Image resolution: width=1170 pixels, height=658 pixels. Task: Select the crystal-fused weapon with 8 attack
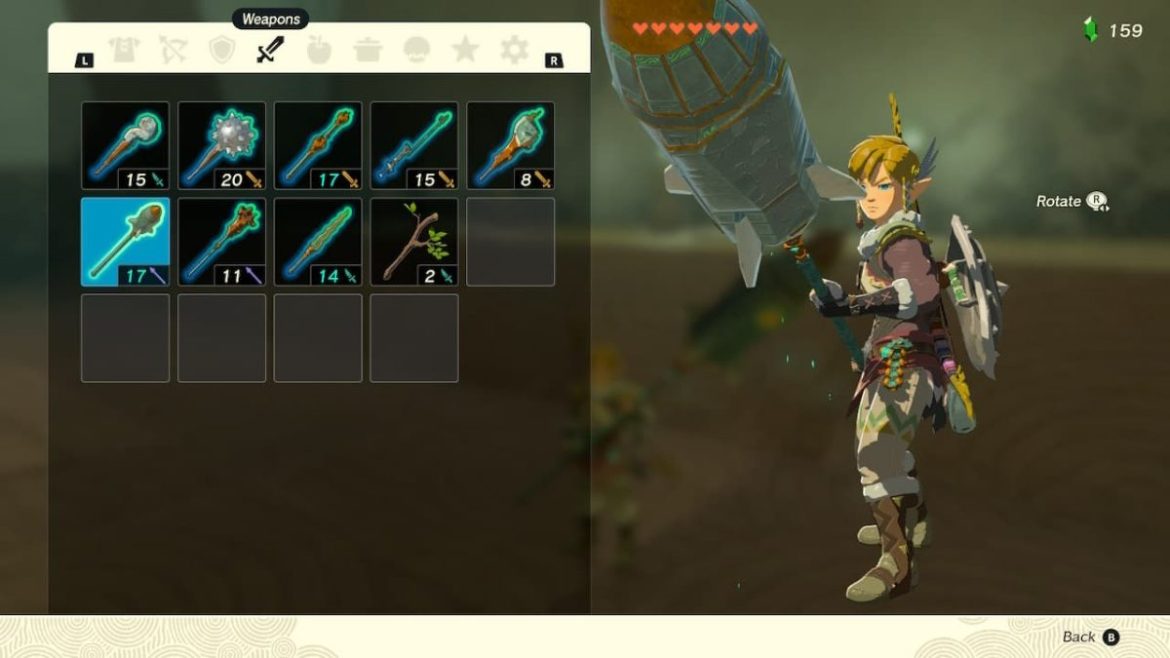pyautogui.click(x=510, y=145)
